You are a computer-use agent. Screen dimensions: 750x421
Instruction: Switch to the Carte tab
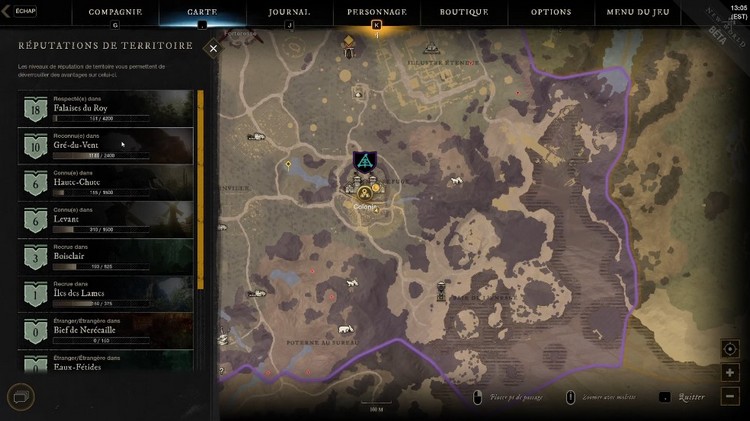click(202, 12)
